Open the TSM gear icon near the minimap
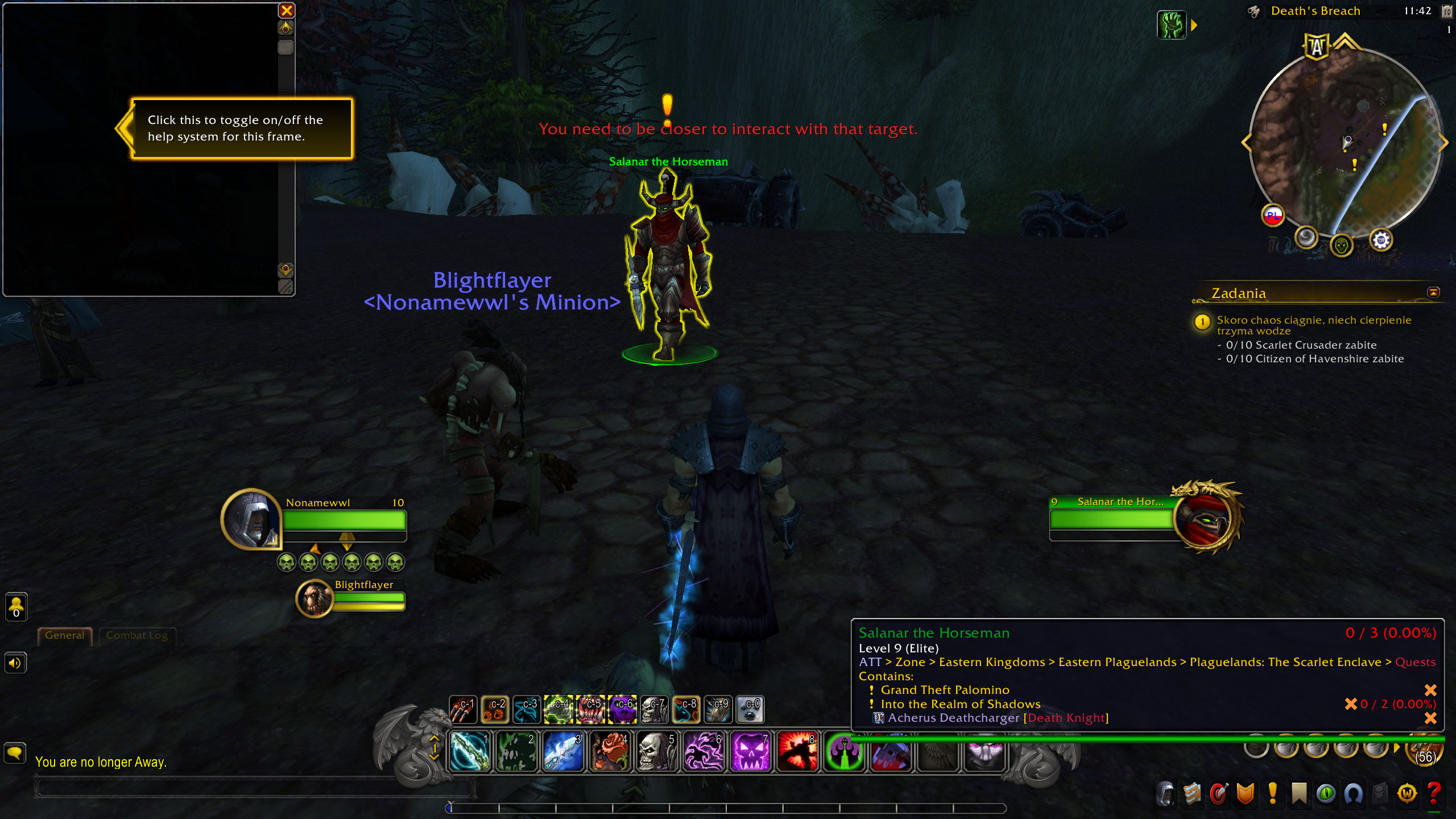The height and width of the screenshot is (819, 1456). [1381, 241]
